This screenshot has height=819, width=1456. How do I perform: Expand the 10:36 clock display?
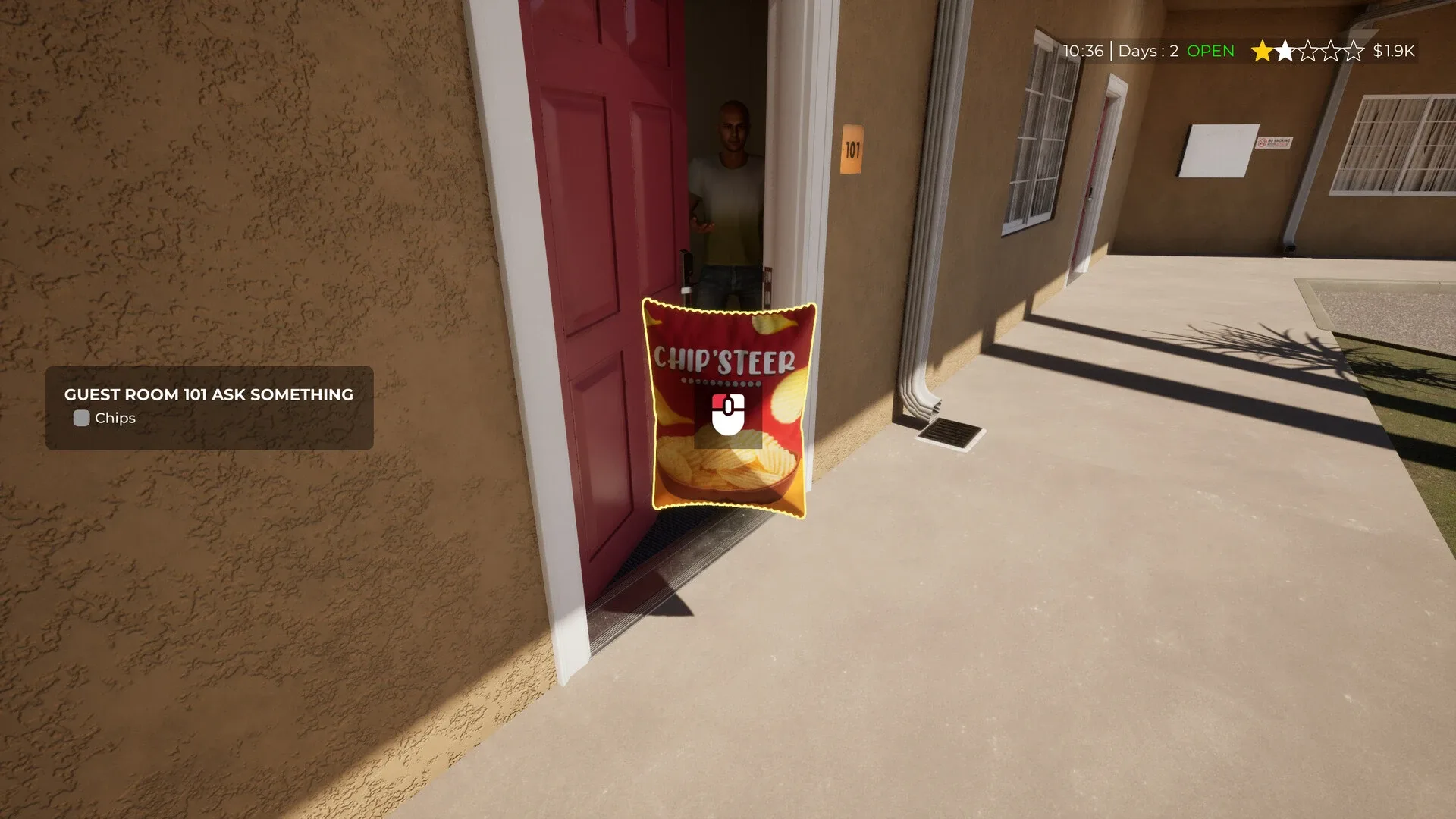(1084, 52)
